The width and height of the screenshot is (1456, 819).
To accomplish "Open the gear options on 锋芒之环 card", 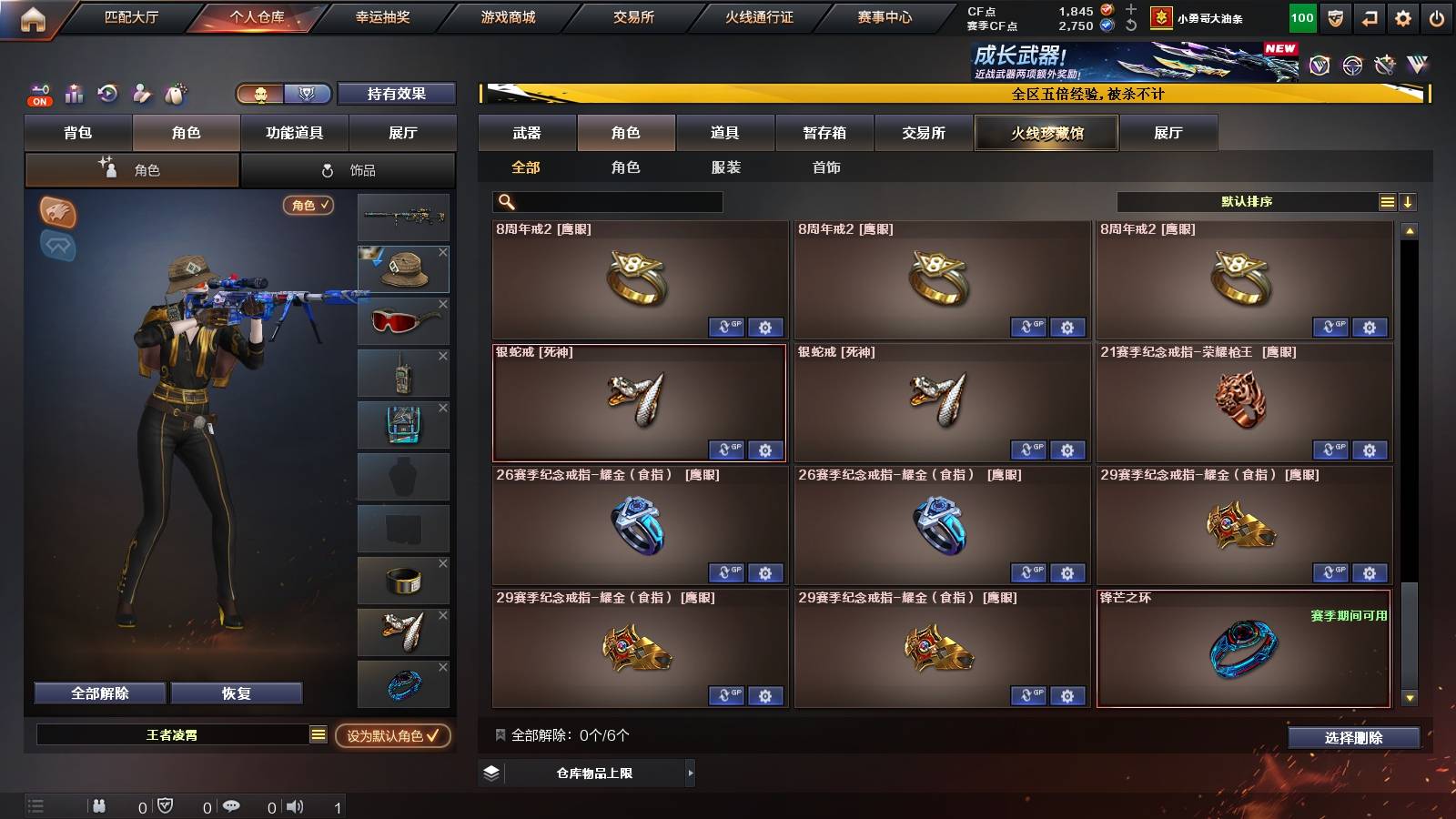I will [x=1369, y=696].
